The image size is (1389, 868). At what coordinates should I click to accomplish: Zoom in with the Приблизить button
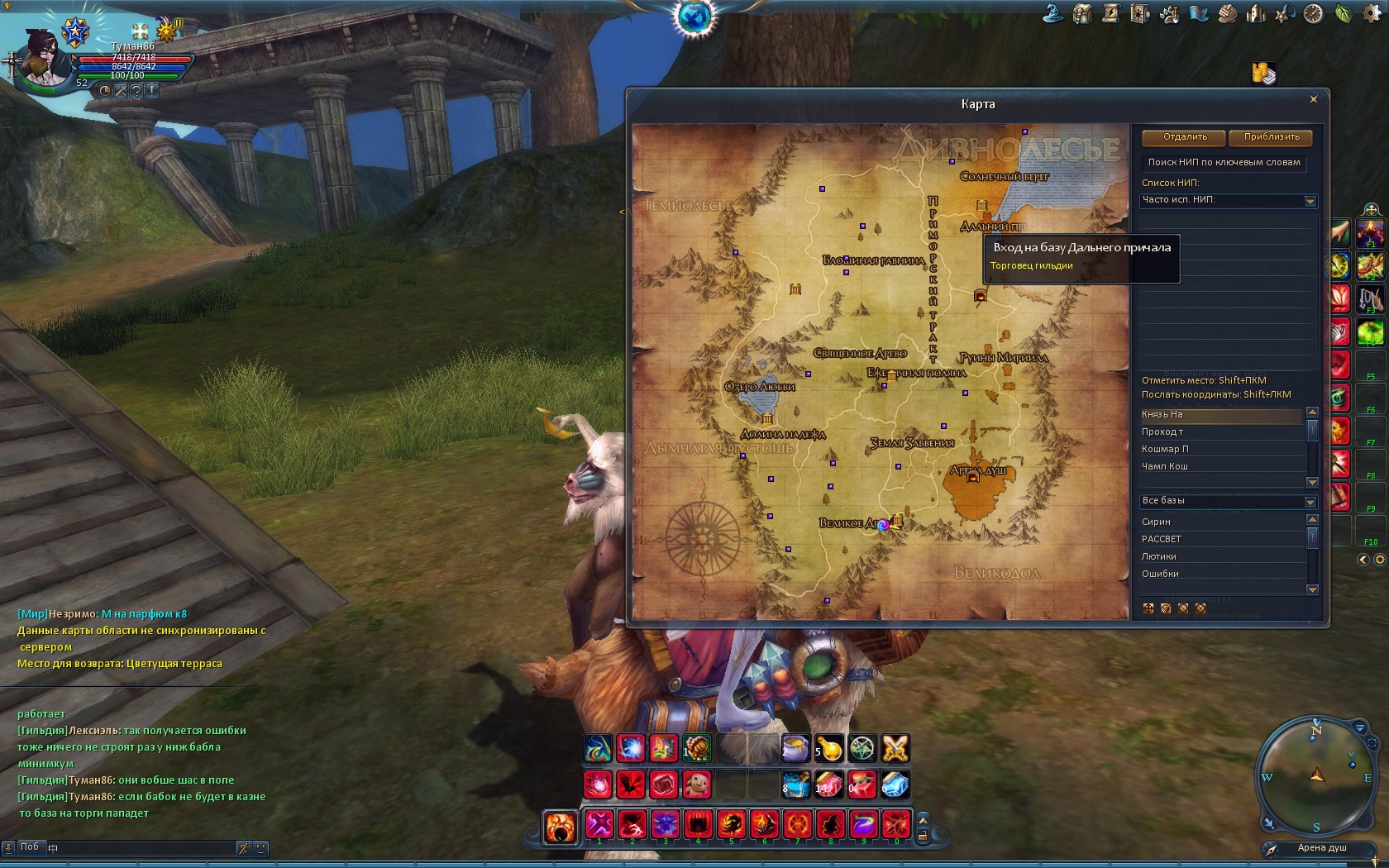point(1272,137)
